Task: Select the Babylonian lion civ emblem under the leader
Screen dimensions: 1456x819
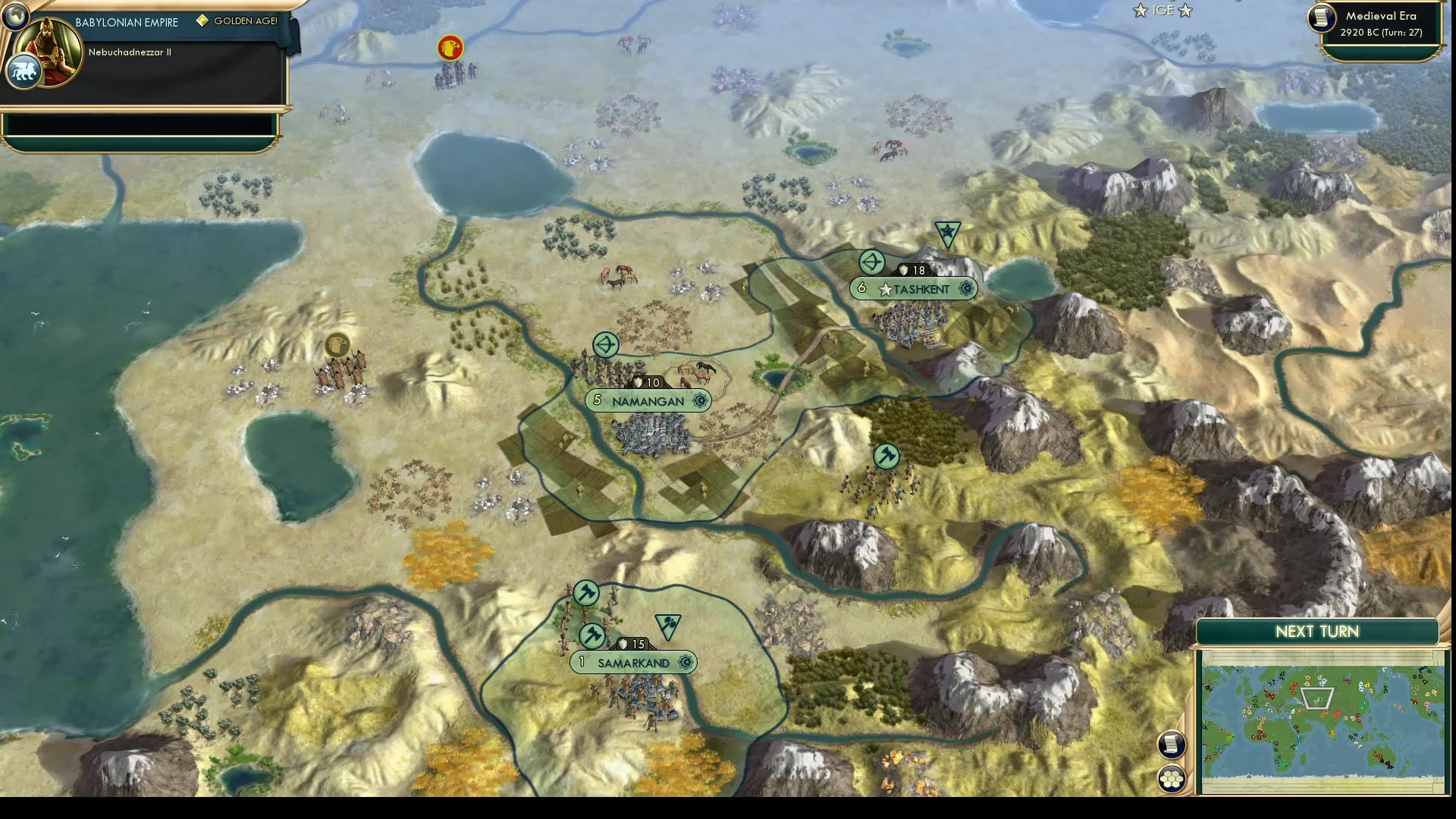Action: [24, 70]
